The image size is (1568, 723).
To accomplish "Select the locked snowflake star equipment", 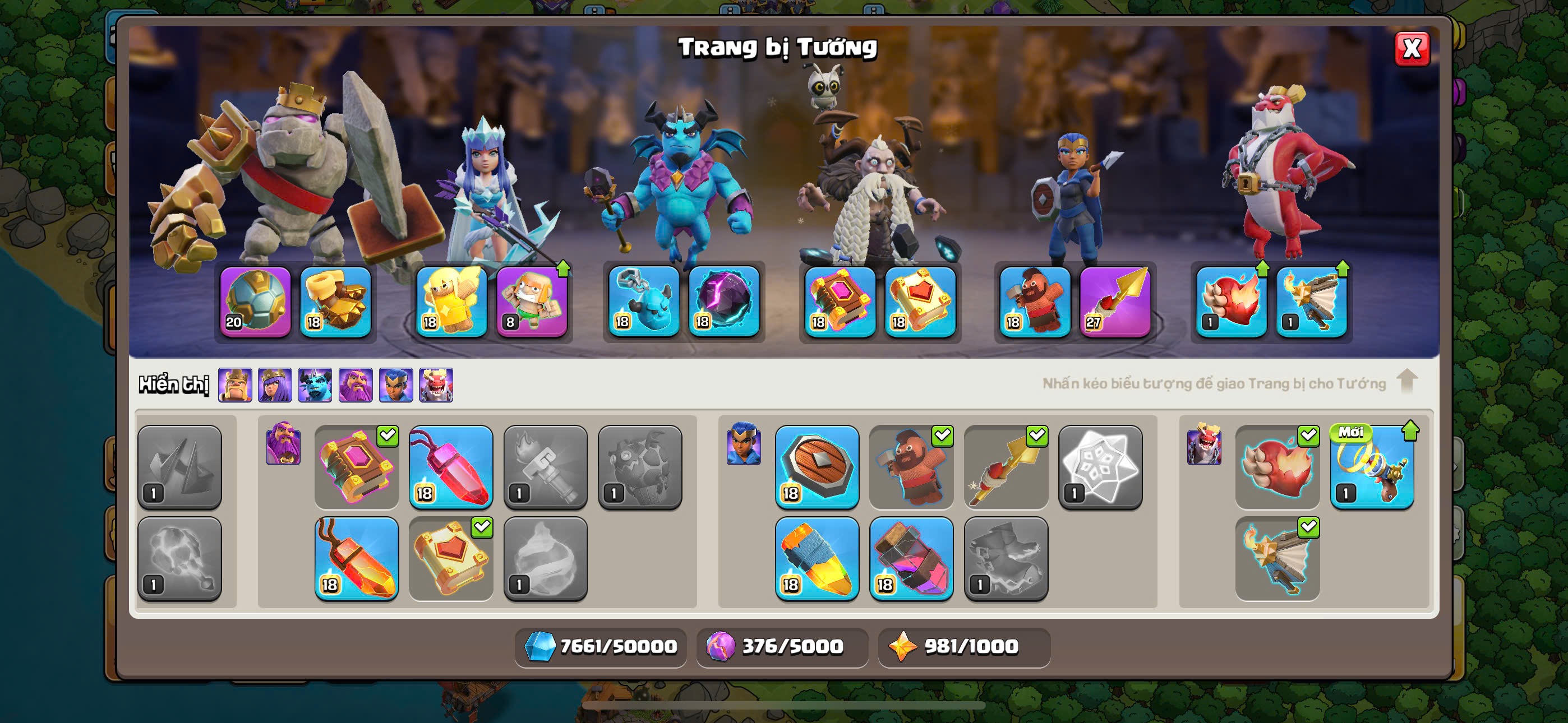I will [1100, 467].
